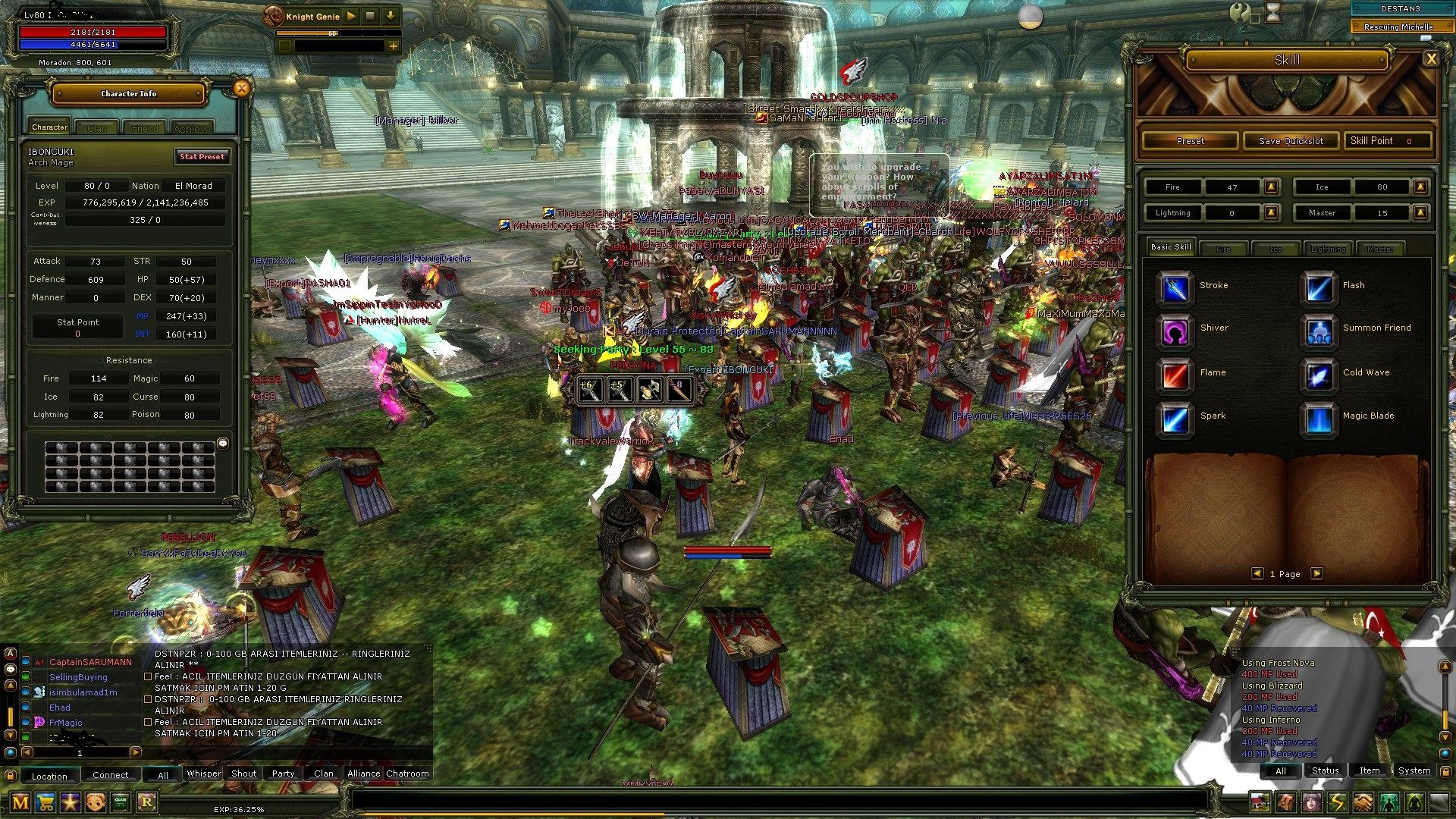This screenshot has height=819, width=1456.
Task: Show the Item log tab
Action: (1370, 771)
